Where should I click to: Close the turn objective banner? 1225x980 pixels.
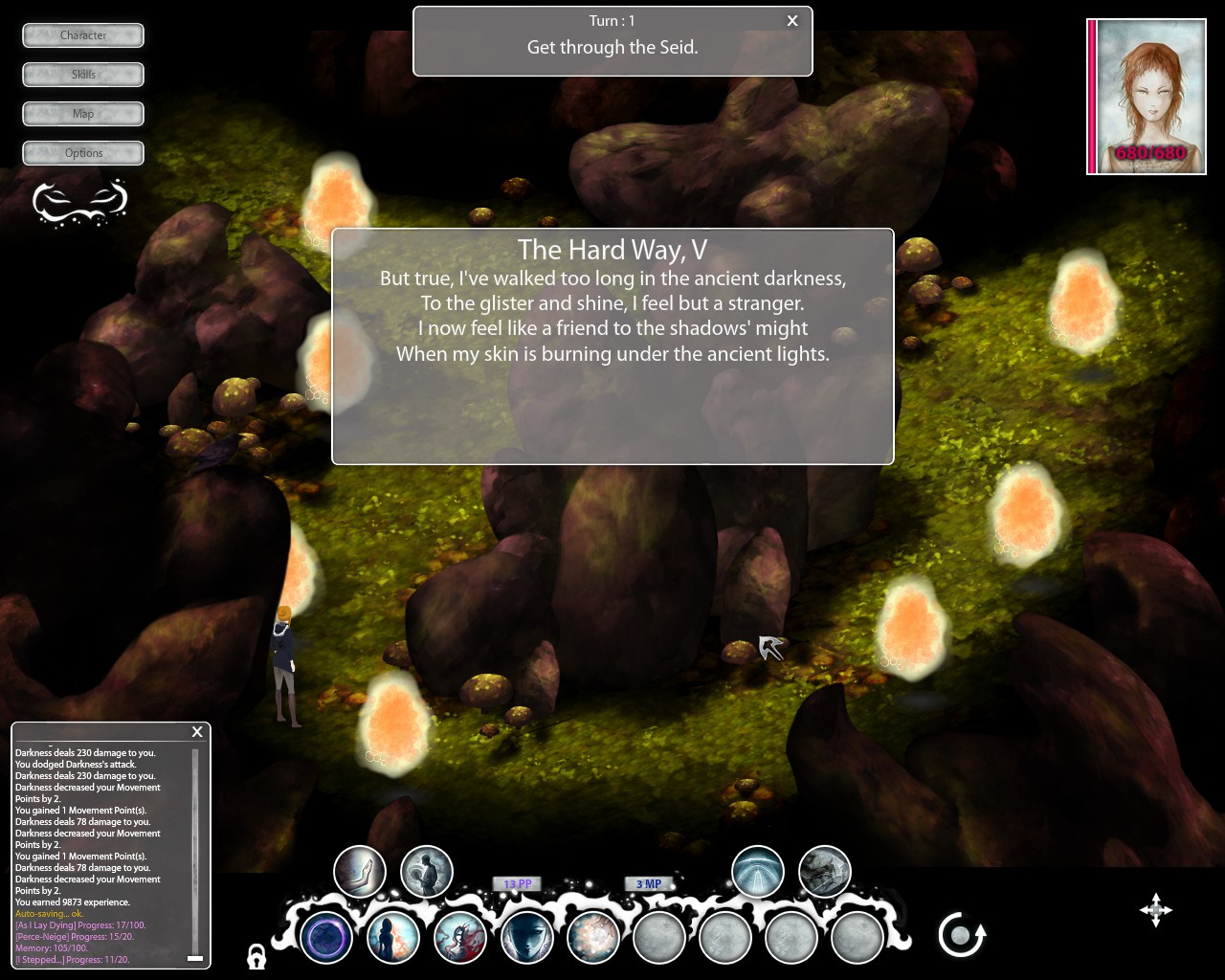792,21
